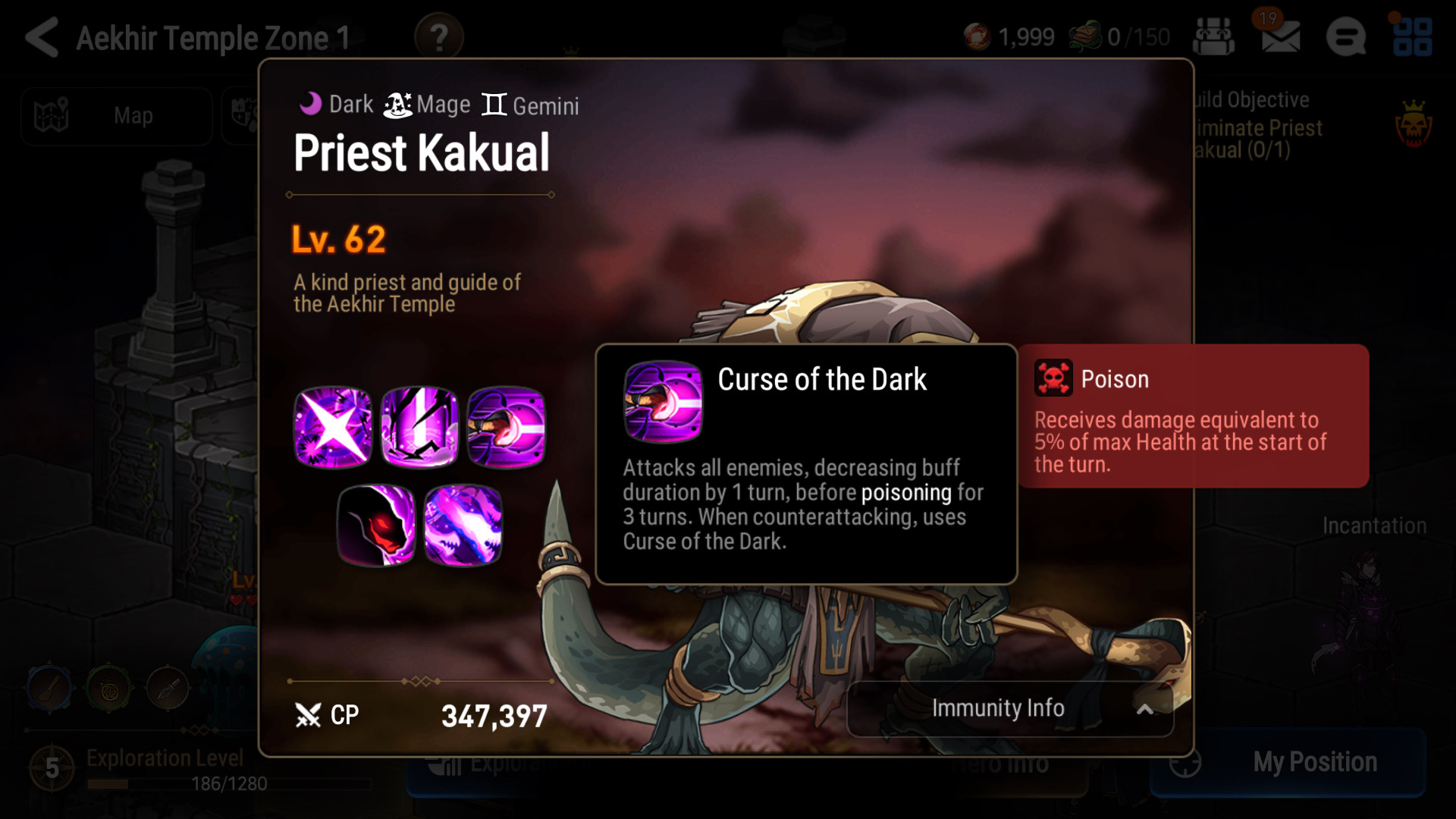
Task: Select the purple lightning pillar skill icon
Action: (x=419, y=427)
